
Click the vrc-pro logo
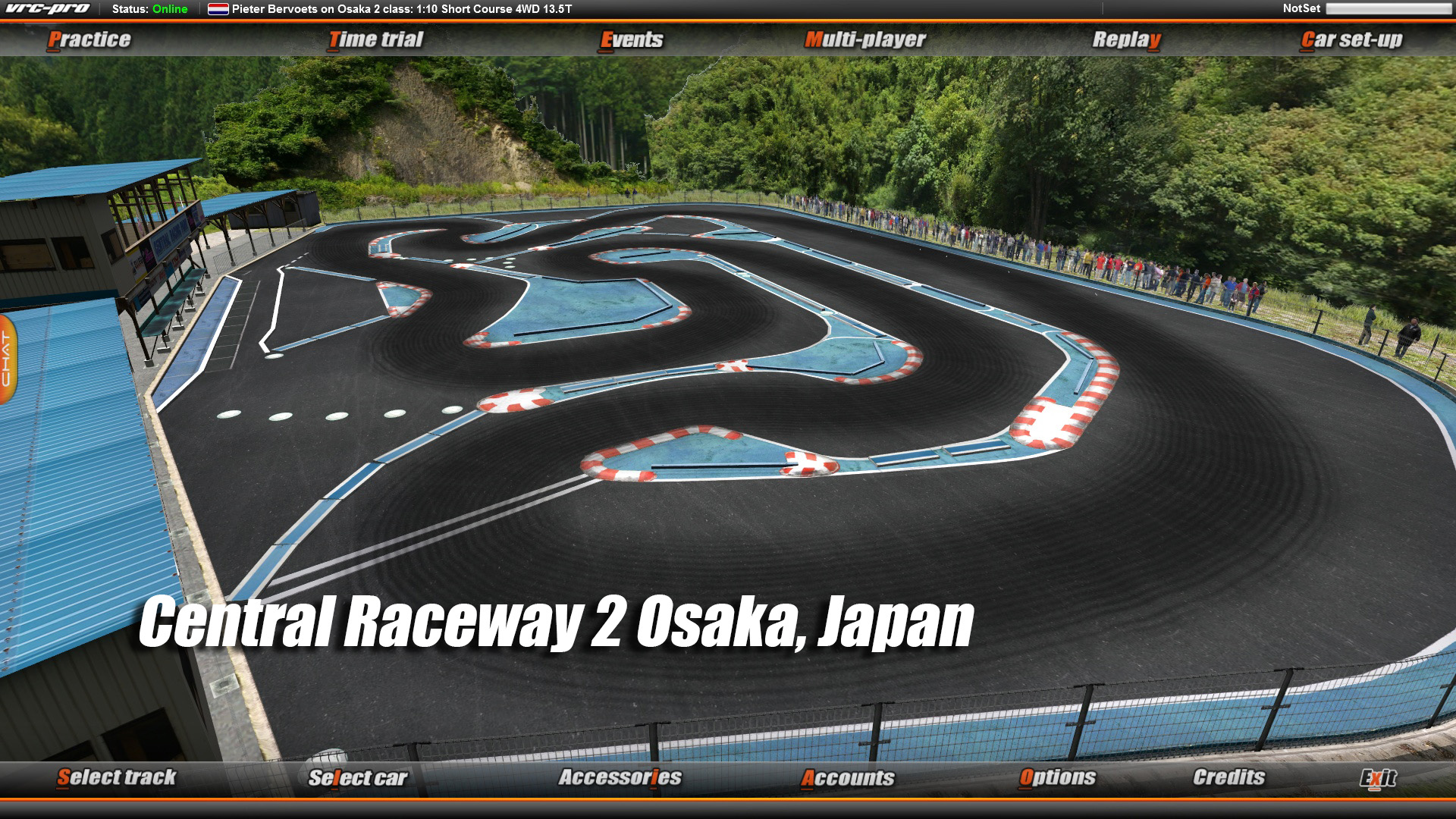tap(49, 8)
